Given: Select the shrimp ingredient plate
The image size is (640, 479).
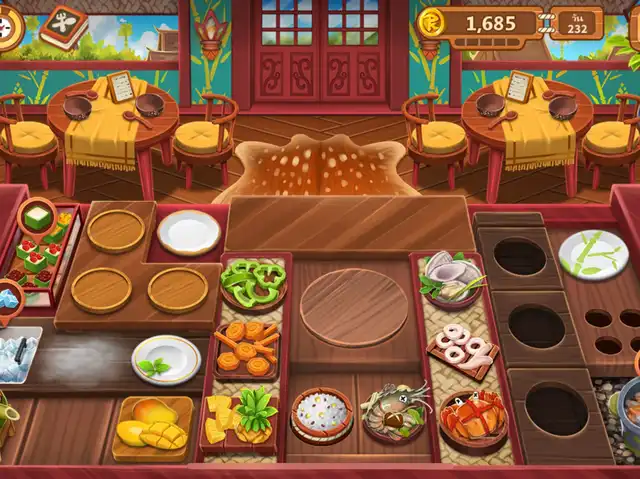Looking at the screenshot, I should (394, 410).
